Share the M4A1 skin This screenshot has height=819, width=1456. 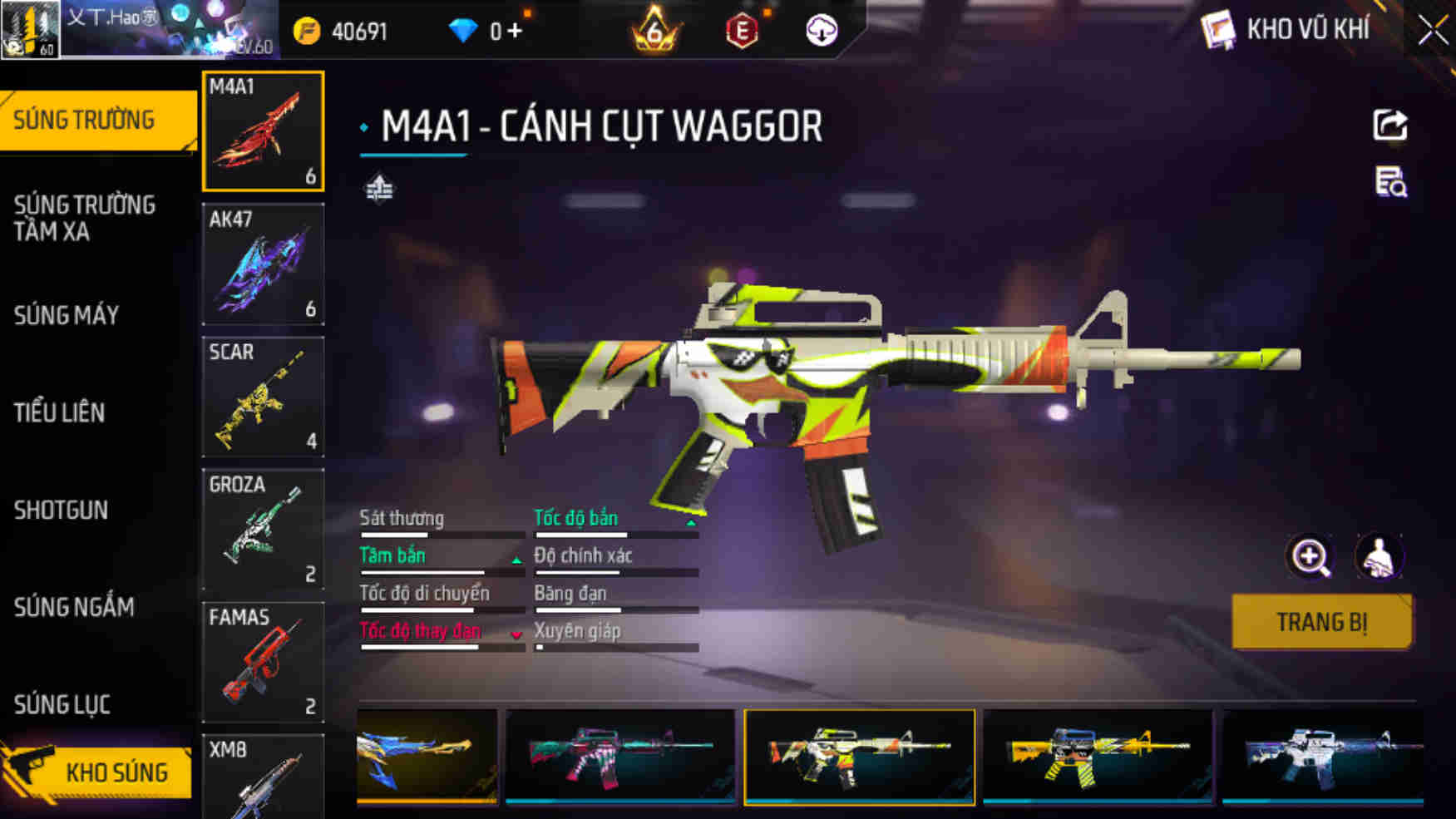point(1389,126)
